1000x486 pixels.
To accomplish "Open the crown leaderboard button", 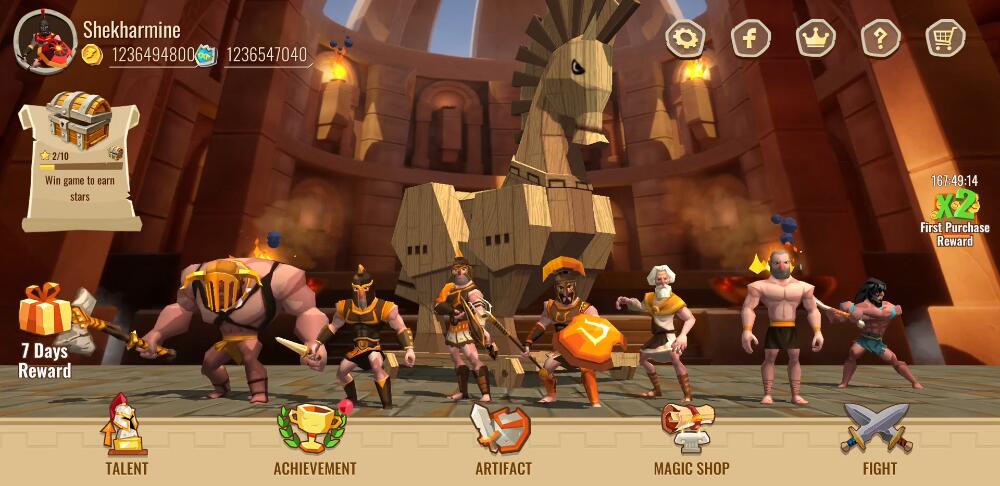I will pos(816,39).
